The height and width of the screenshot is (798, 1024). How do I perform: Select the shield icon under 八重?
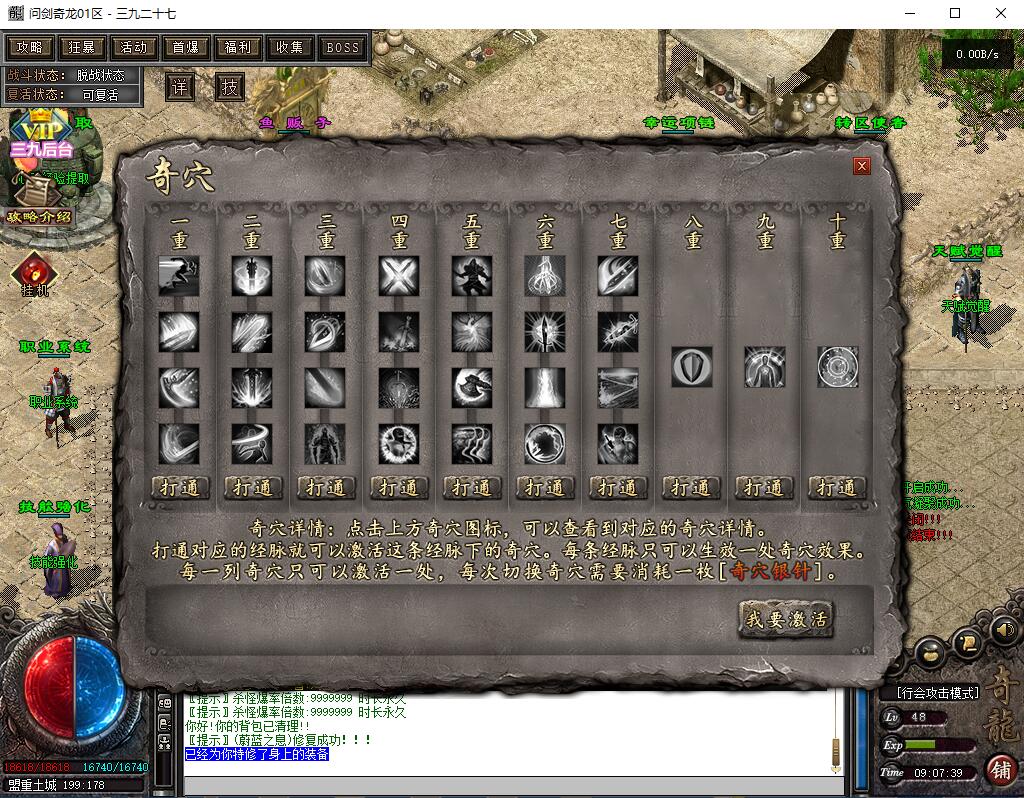692,366
